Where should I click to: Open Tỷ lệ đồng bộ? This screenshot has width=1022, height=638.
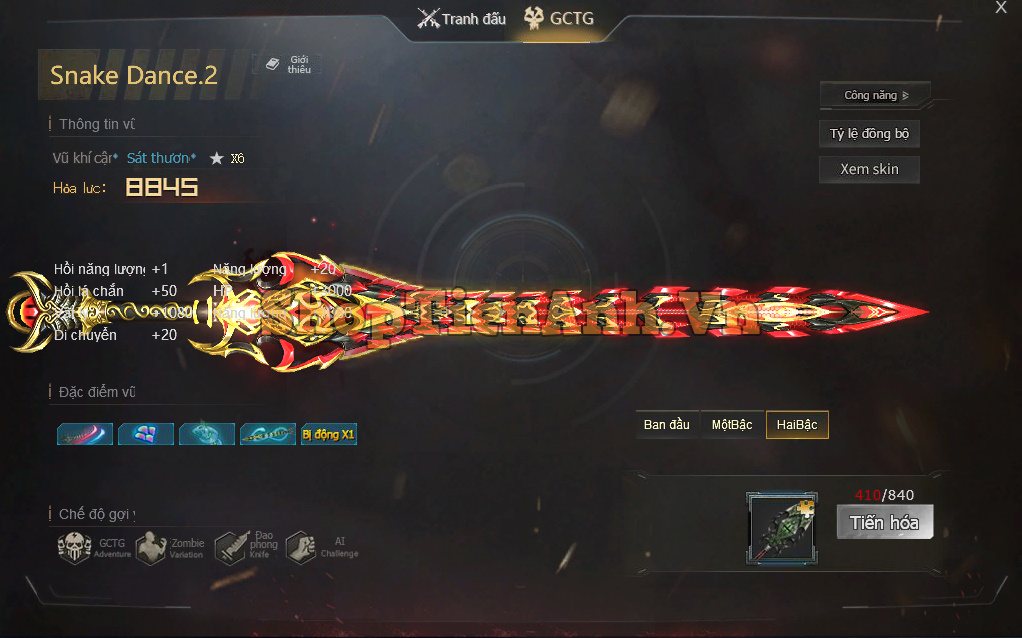click(868, 134)
